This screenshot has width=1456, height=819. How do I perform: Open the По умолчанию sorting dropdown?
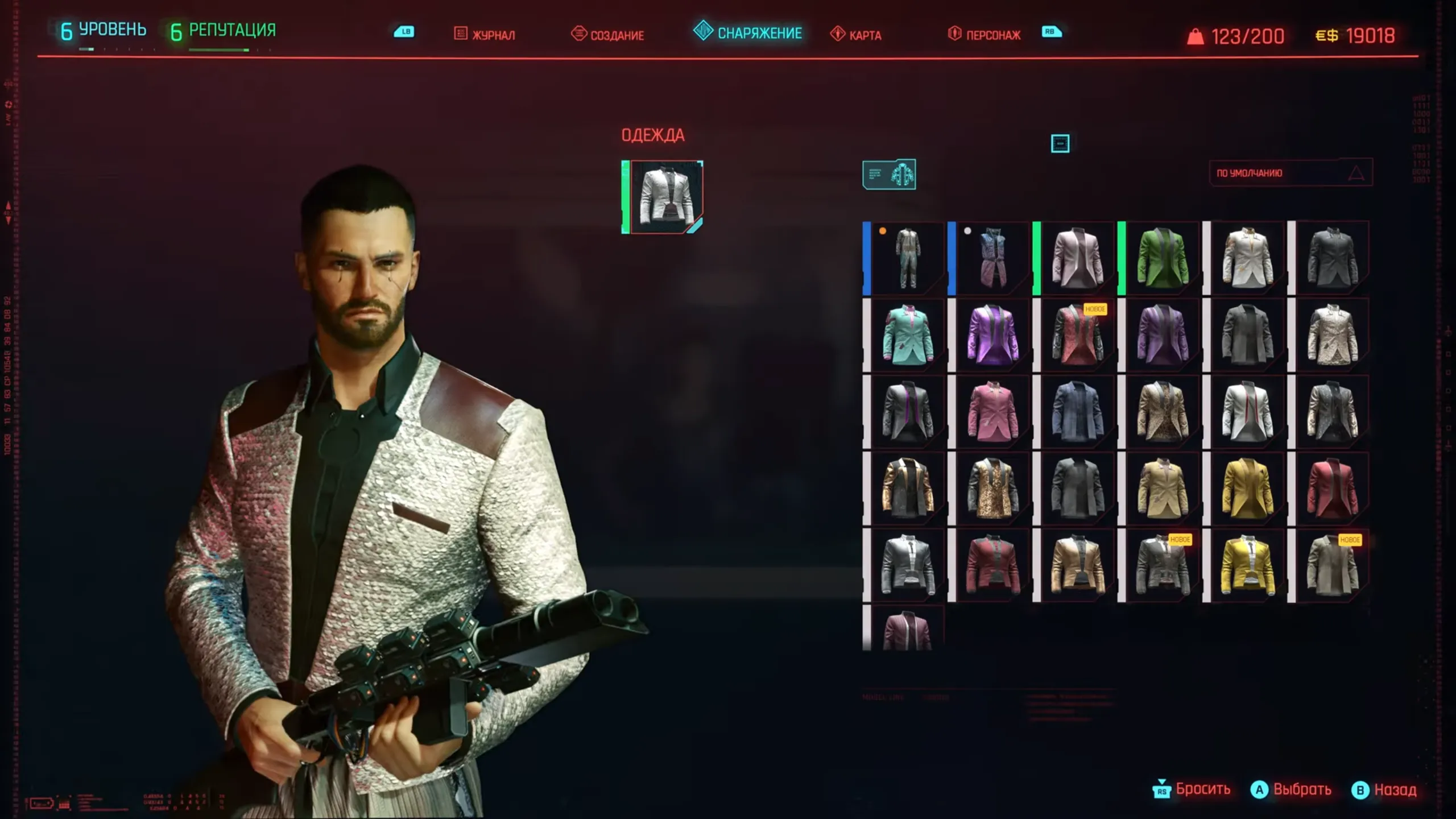pos(1290,173)
